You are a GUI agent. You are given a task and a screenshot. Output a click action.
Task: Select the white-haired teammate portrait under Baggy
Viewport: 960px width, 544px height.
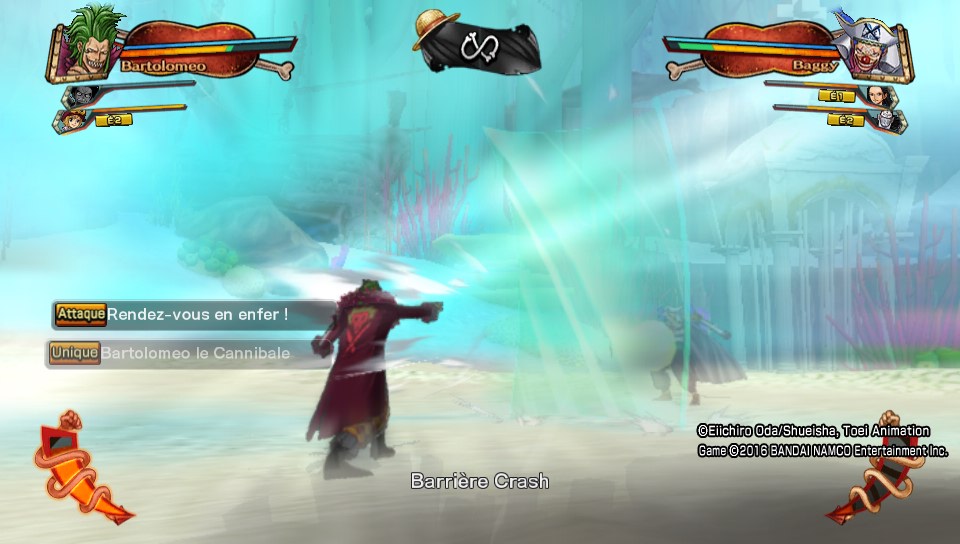pos(892,121)
